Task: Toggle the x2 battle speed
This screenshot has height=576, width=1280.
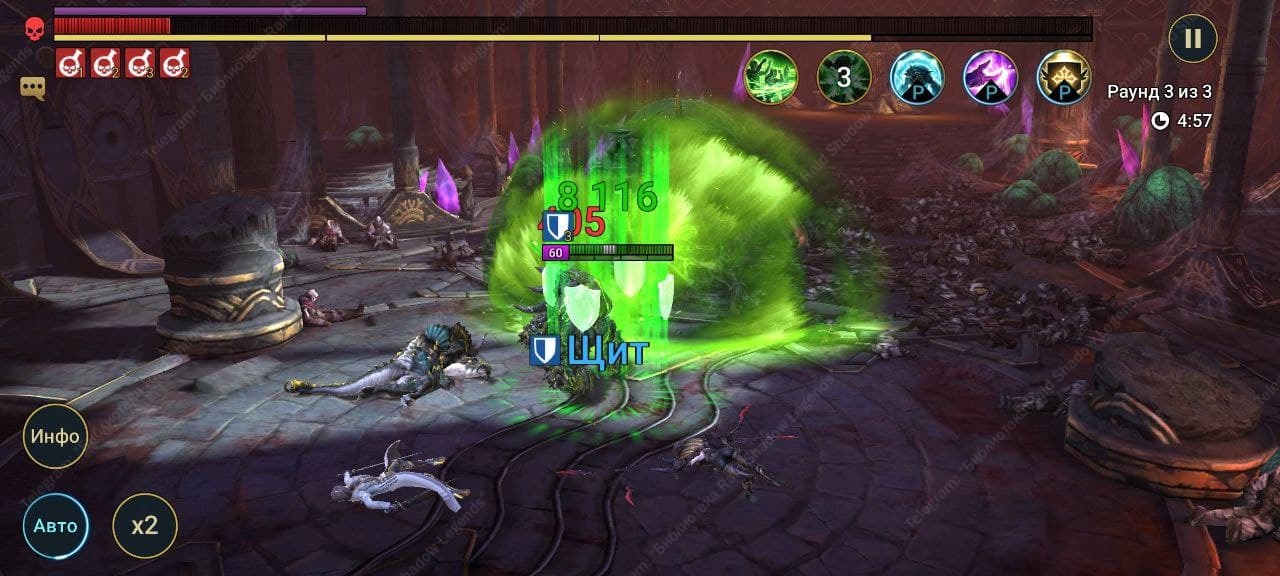Action: 145,525
